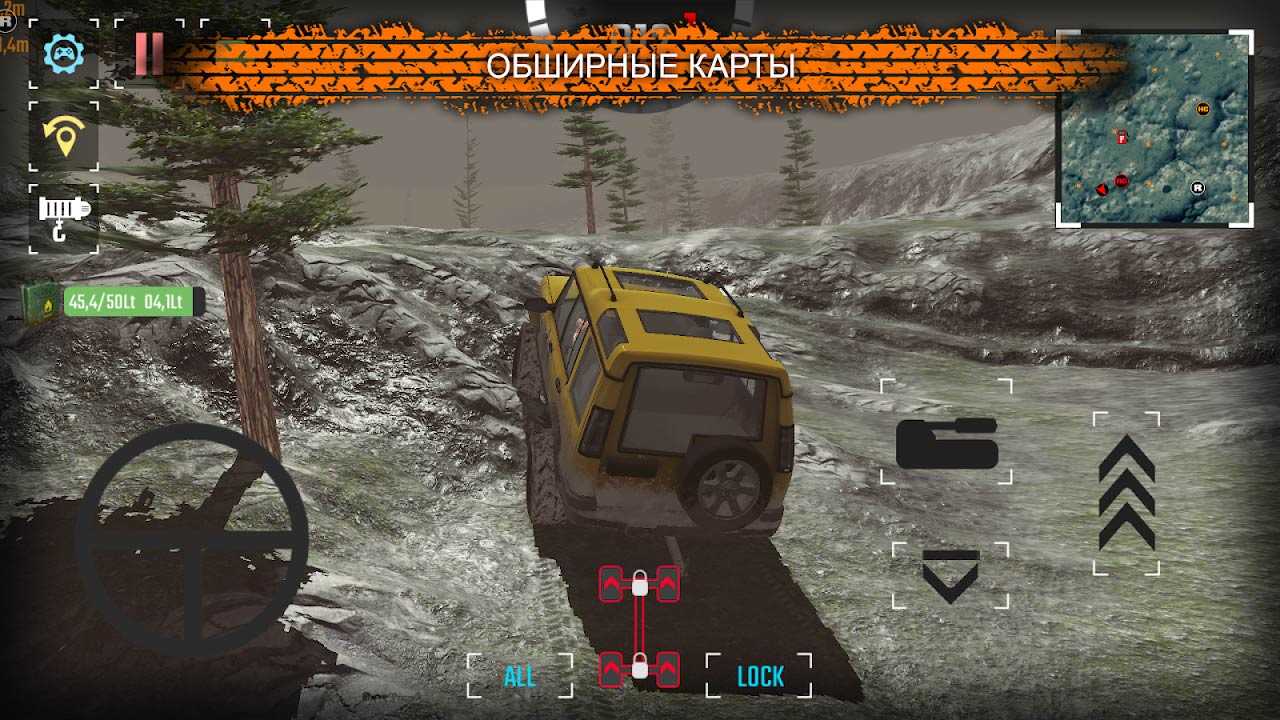Tap the yellow map waypoint icon
The height and width of the screenshot is (720, 1280).
(64, 136)
